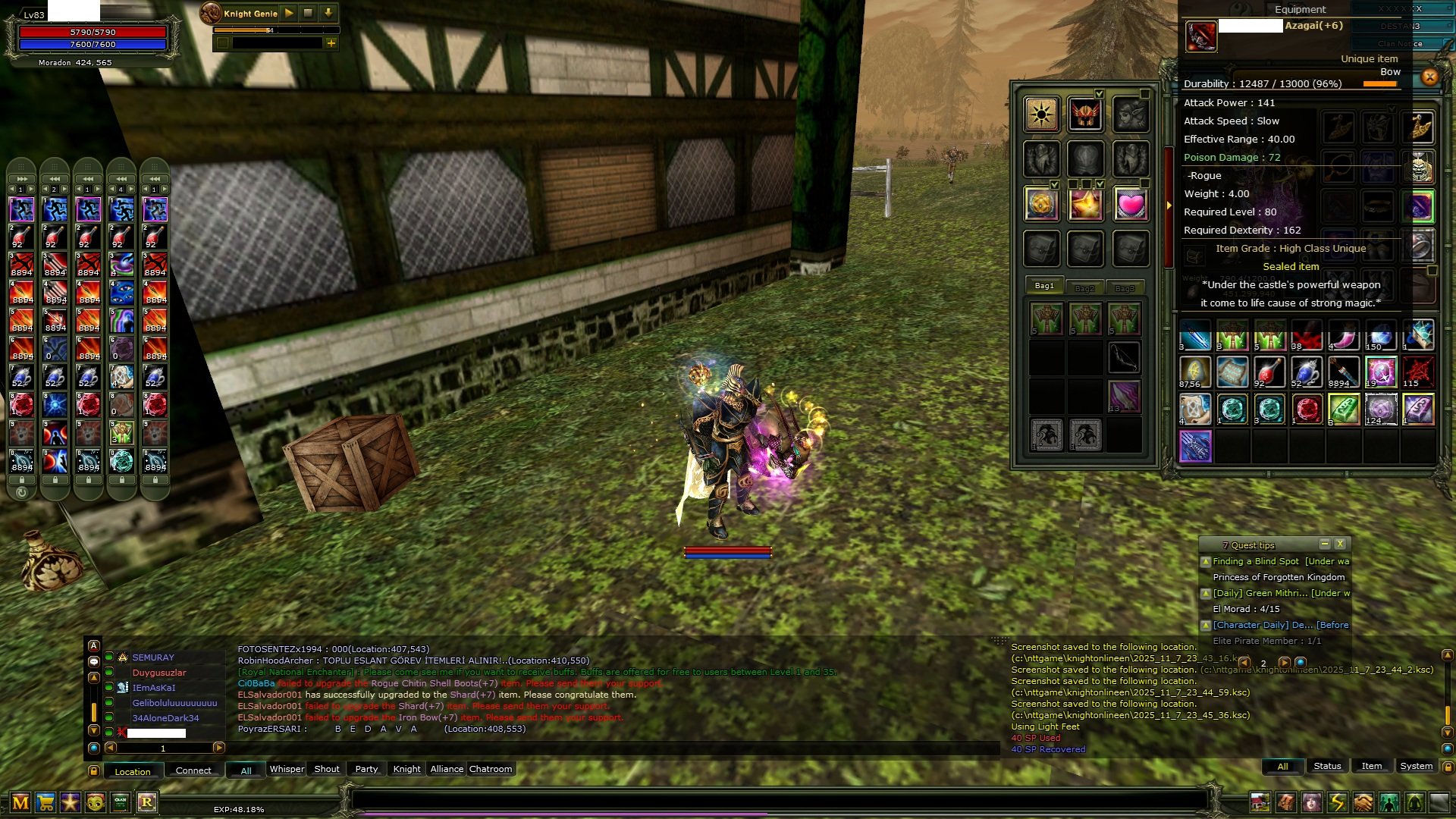Open the Whisper chat tab
Image resolution: width=1456 pixels, height=819 pixels.
[x=287, y=769]
